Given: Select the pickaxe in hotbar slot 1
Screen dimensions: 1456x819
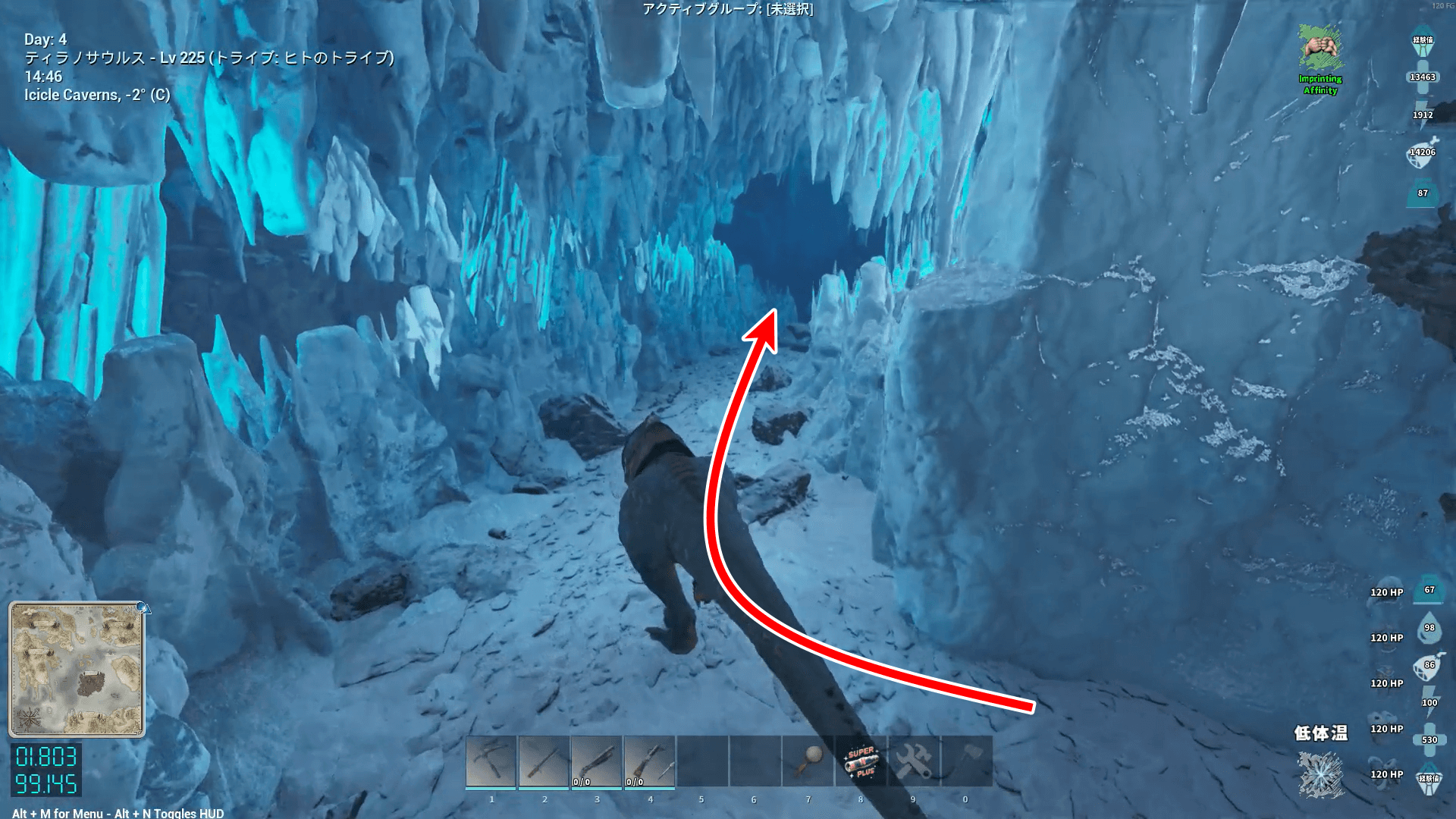Looking at the screenshot, I should (491, 761).
